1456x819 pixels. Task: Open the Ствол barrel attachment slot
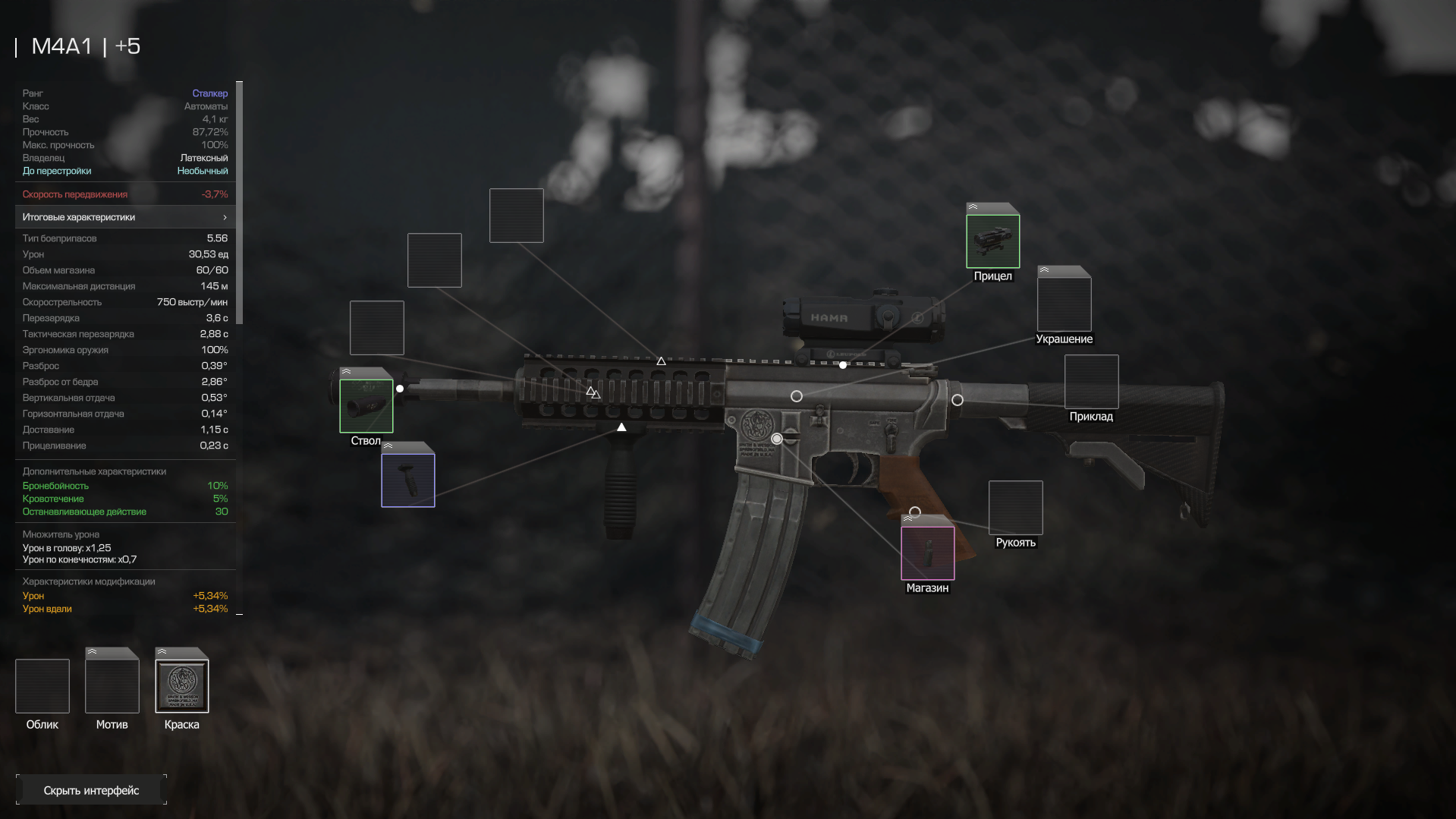366,406
